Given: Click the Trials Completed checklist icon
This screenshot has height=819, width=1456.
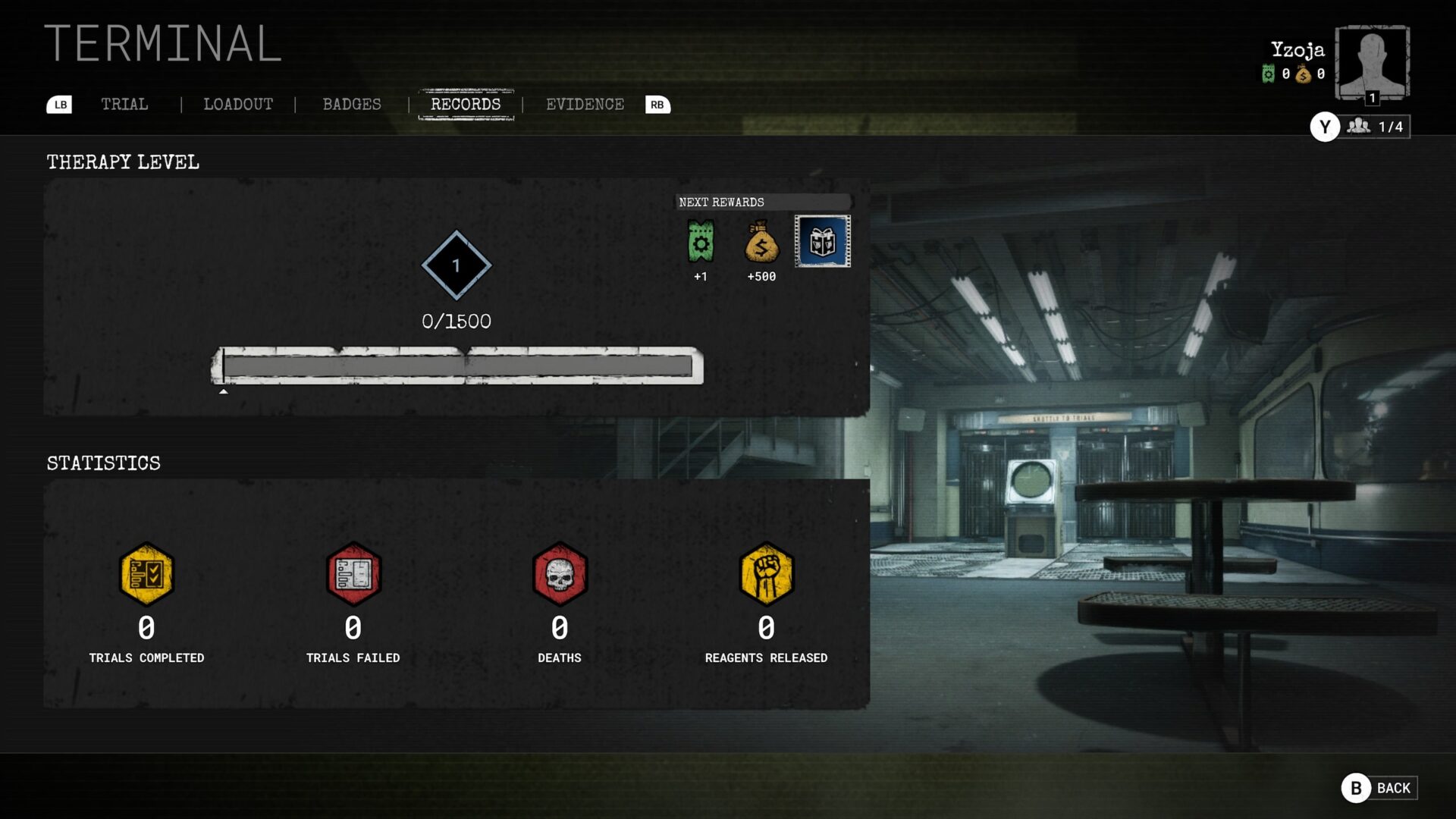Looking at the screenshot, I should click(x=146, y=574).
